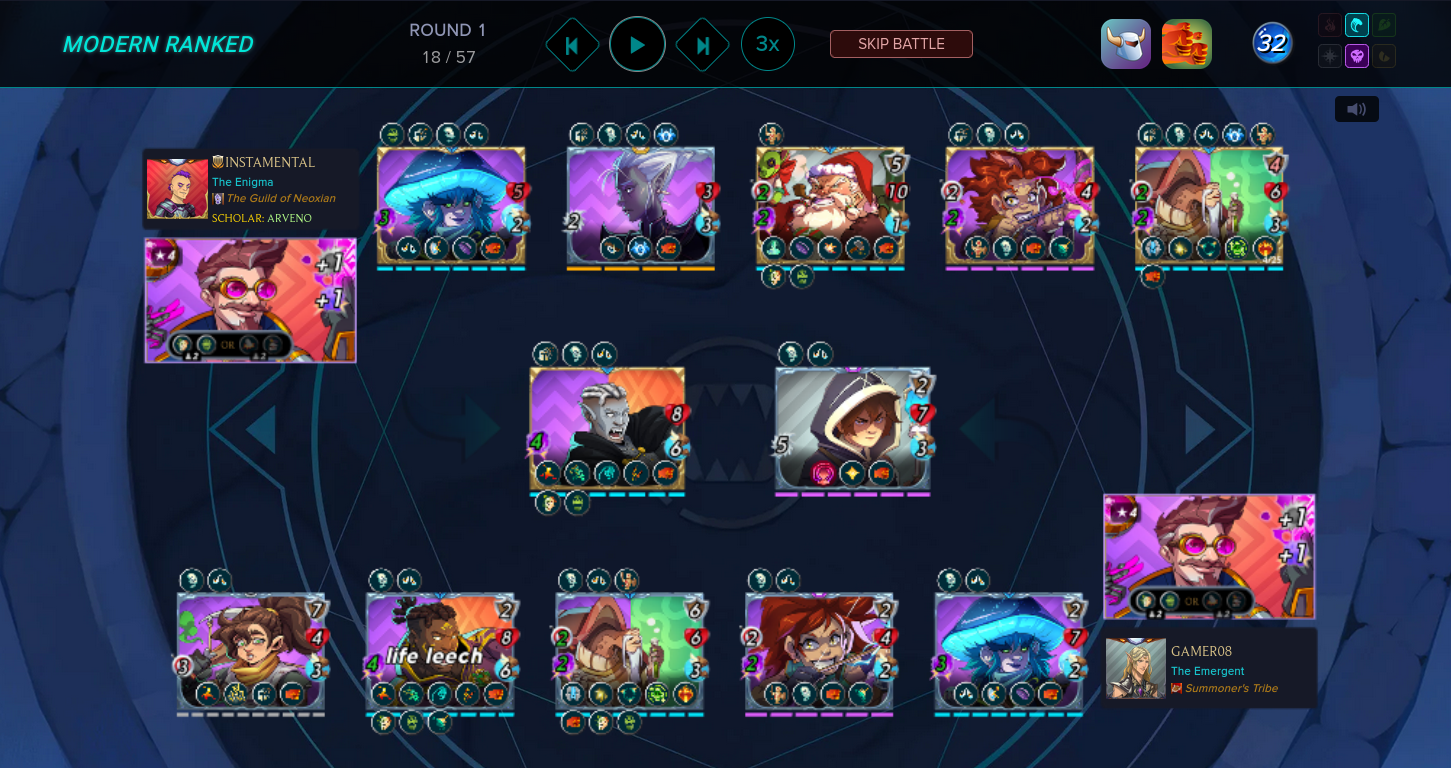Select the Santa Claus monster card
Image resolution: width=1451 pixels, height=768 pixels.
830,207
